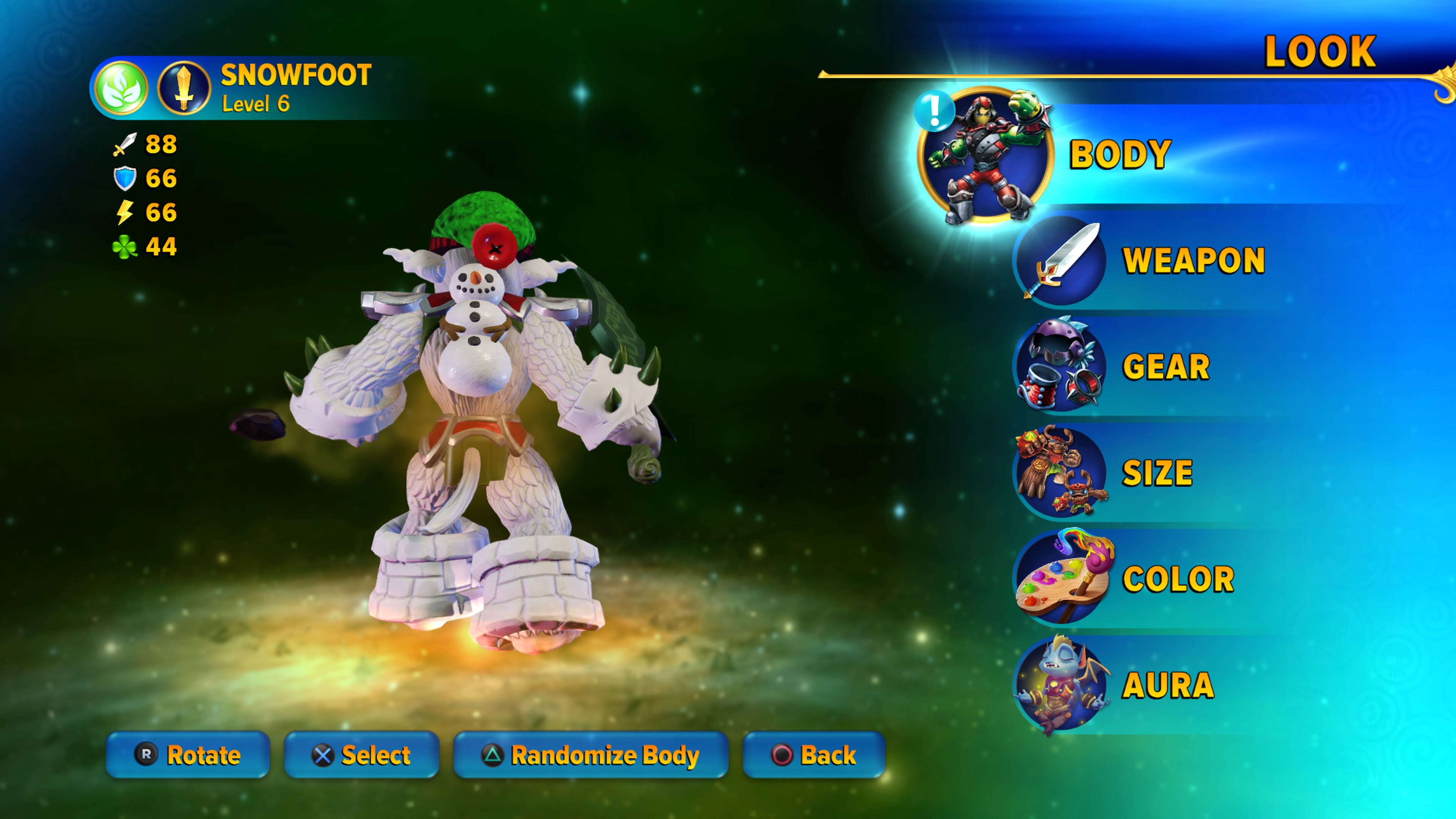Select the Gear category

click(1166, 367)
